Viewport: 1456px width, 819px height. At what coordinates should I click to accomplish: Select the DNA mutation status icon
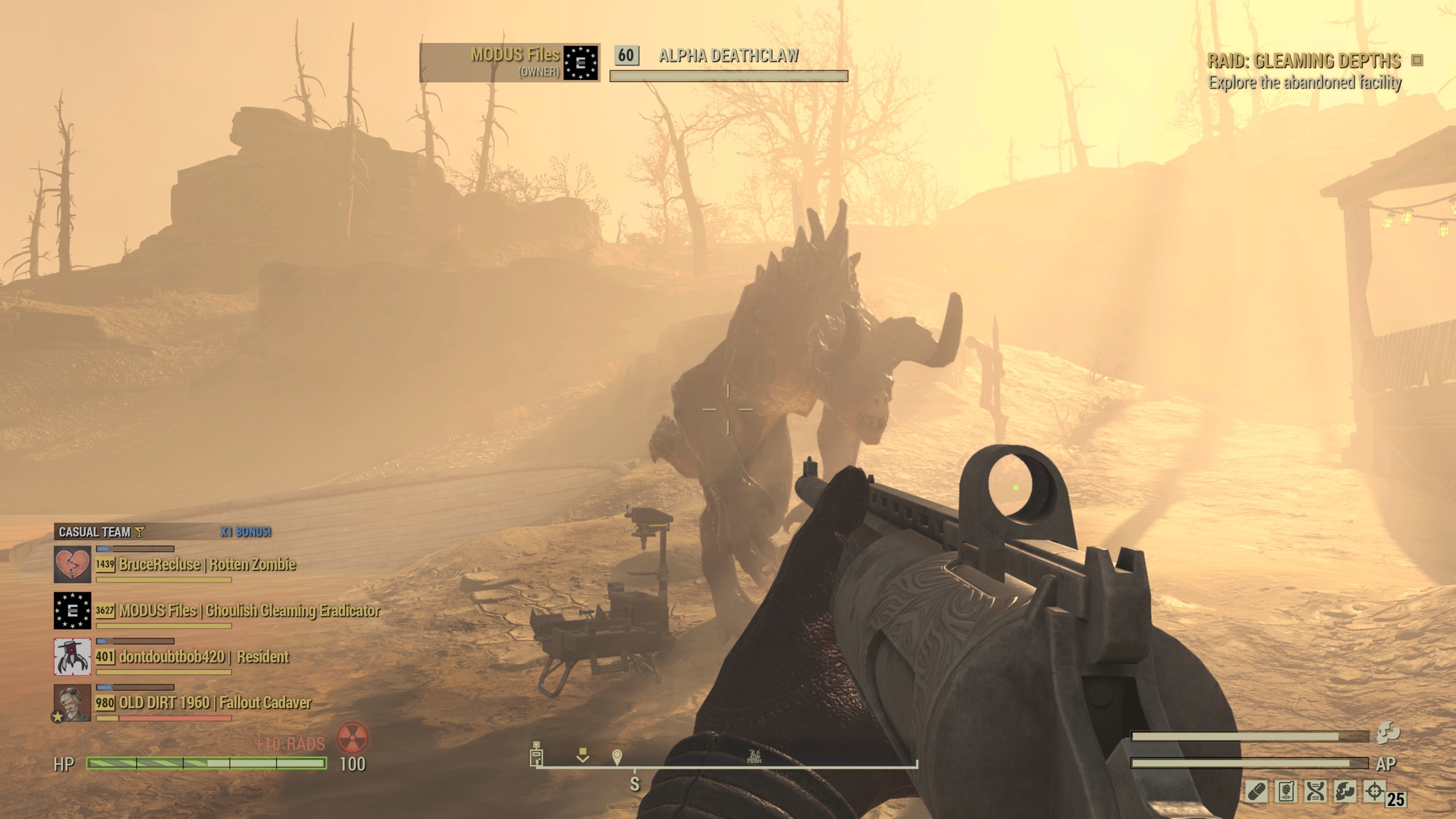coord(1315,791)
